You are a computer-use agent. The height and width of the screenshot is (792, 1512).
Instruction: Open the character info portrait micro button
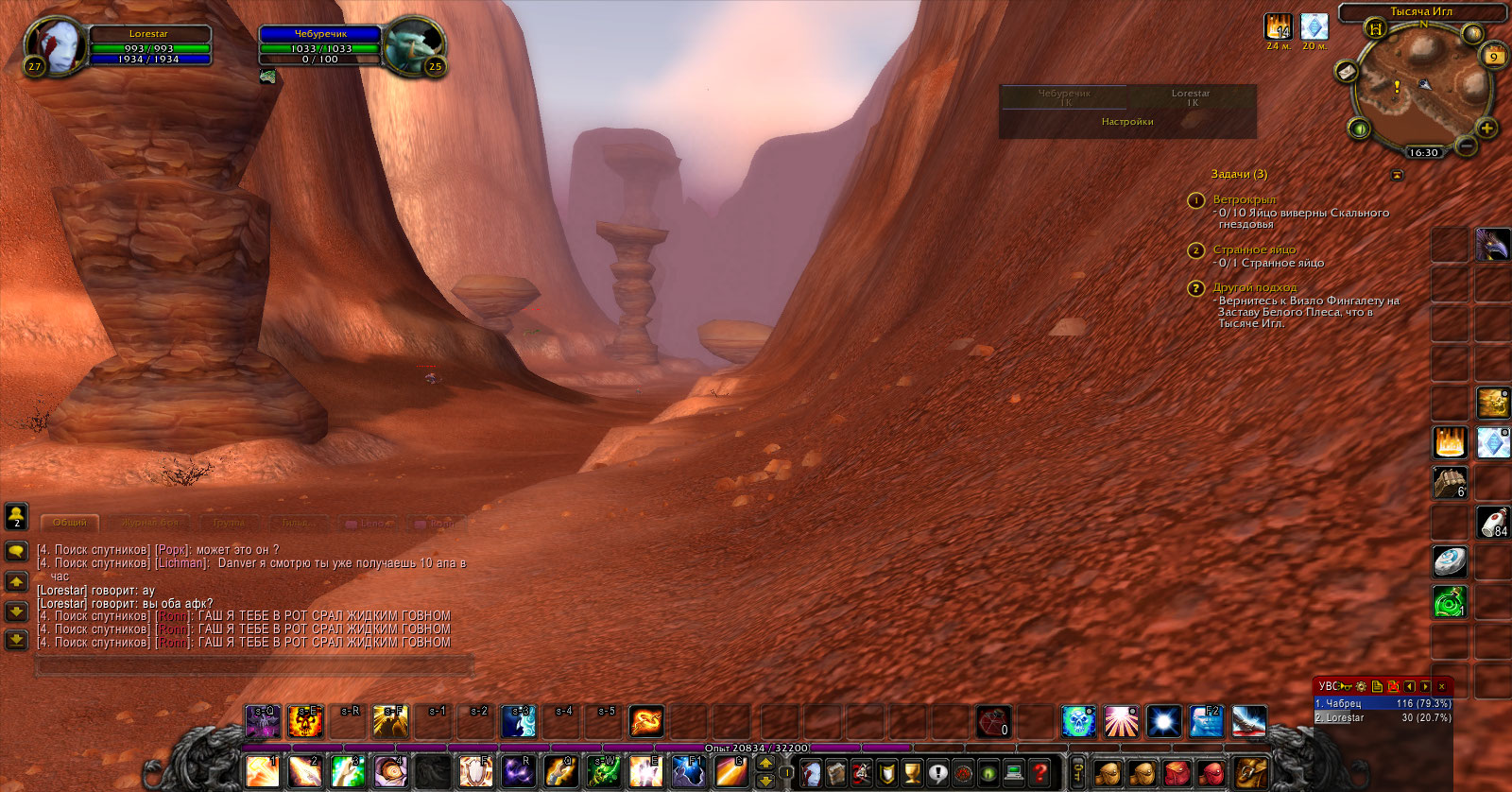[x=811, y=773]
